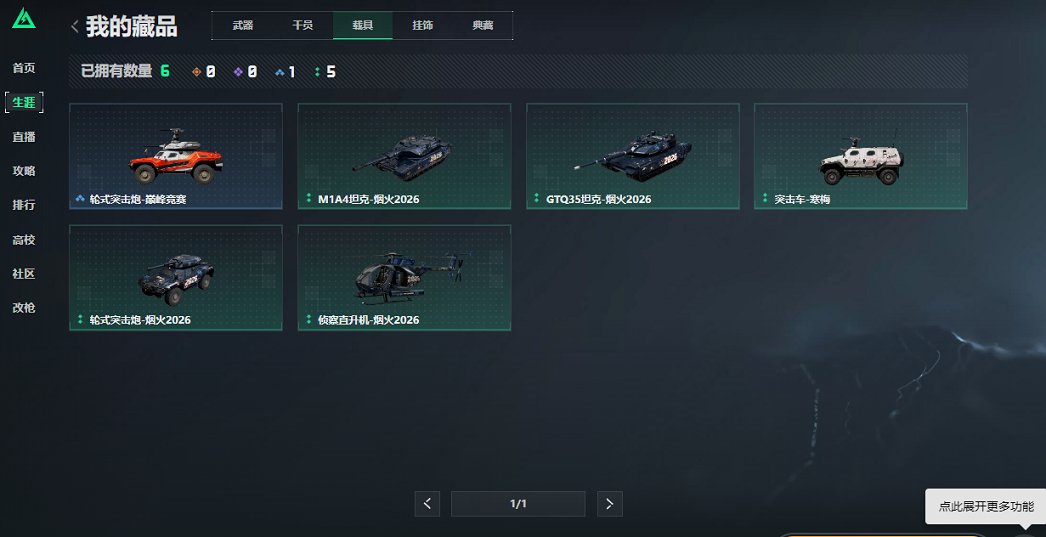1046x537 pixels.
Task: Choose 高校 from the sidebar
Action: (24, 240)
